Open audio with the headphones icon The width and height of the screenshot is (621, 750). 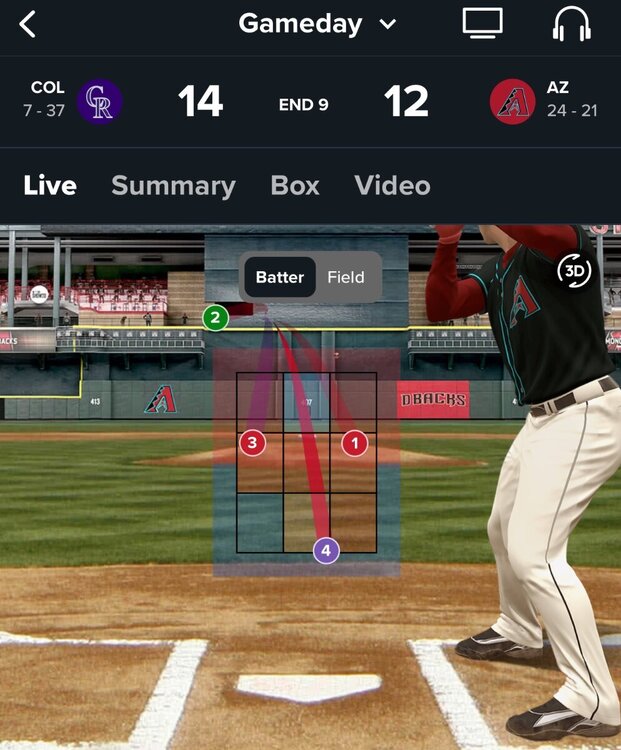(x=572, y=24)
